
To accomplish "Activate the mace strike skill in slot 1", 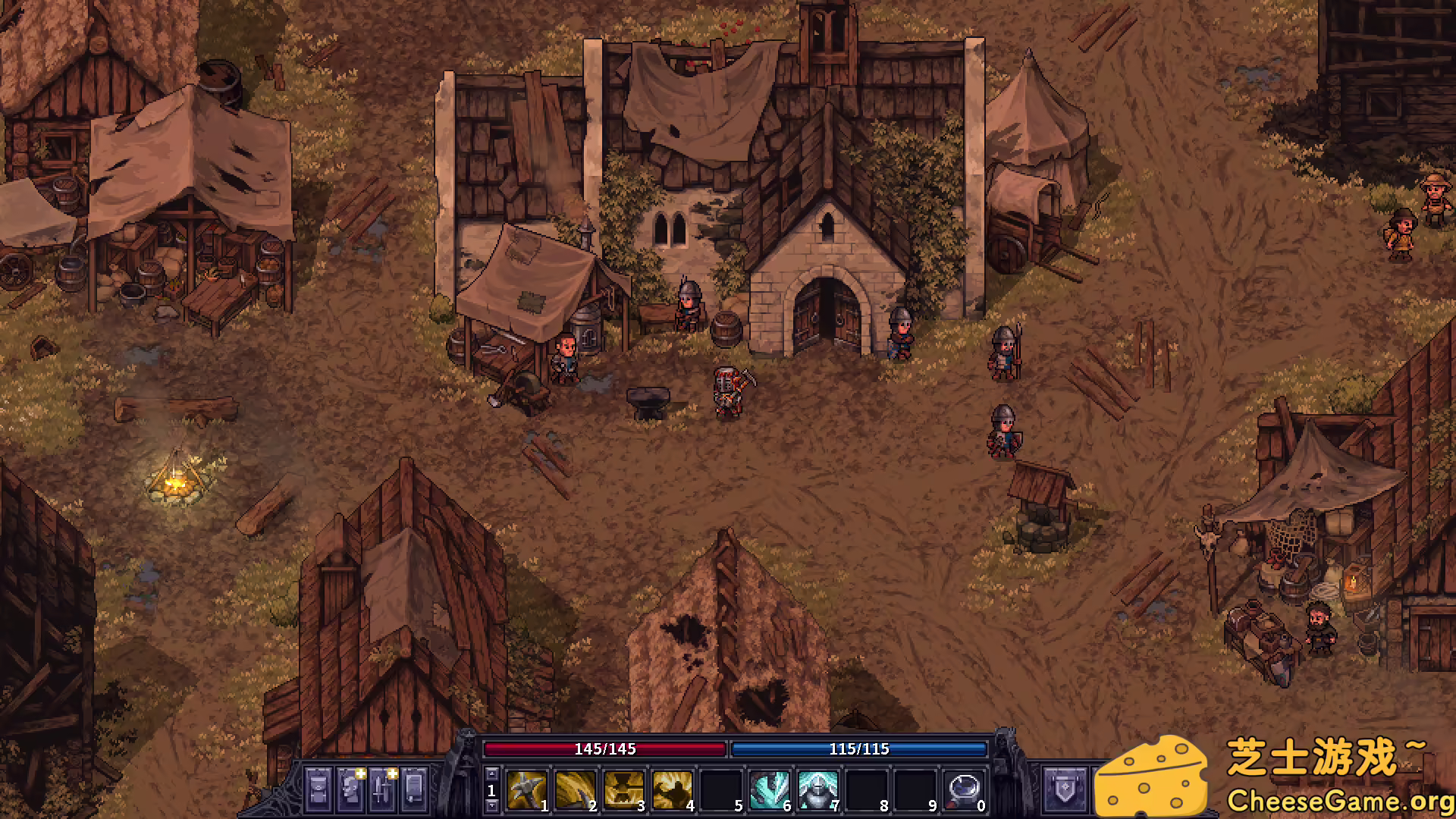I will (x=526, y=790).
